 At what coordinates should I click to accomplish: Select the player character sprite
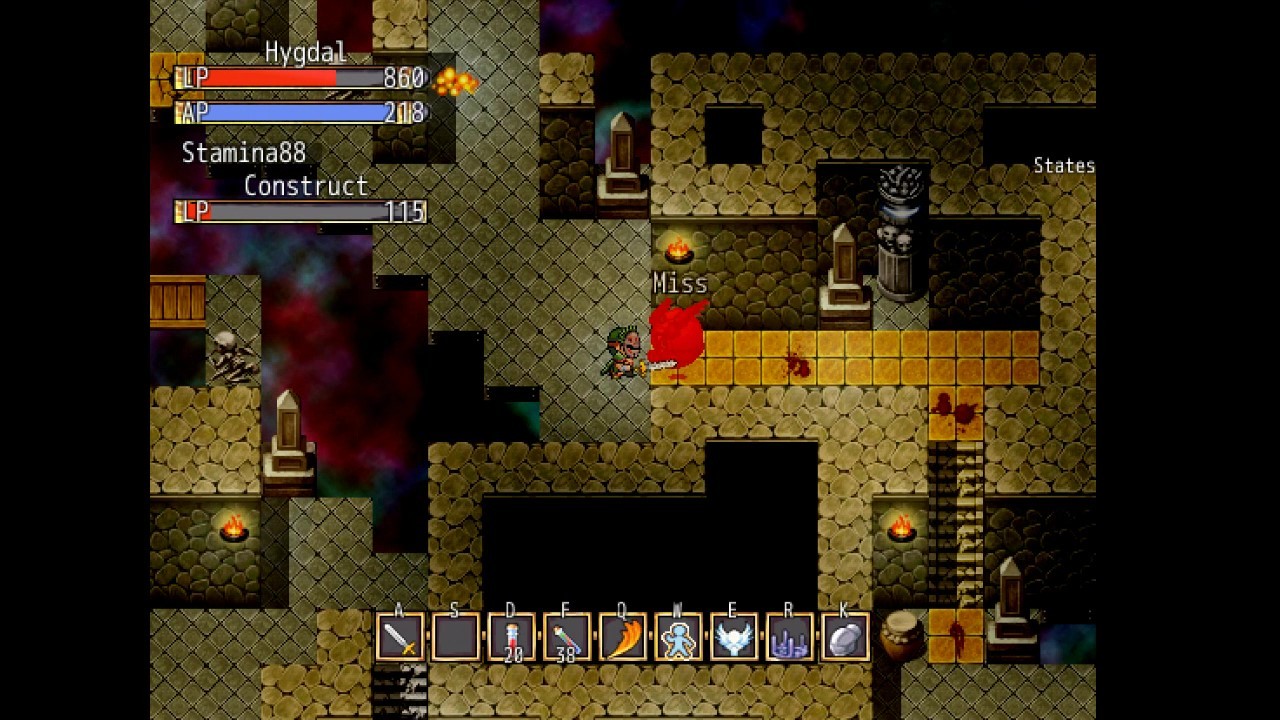pos(624,352)
